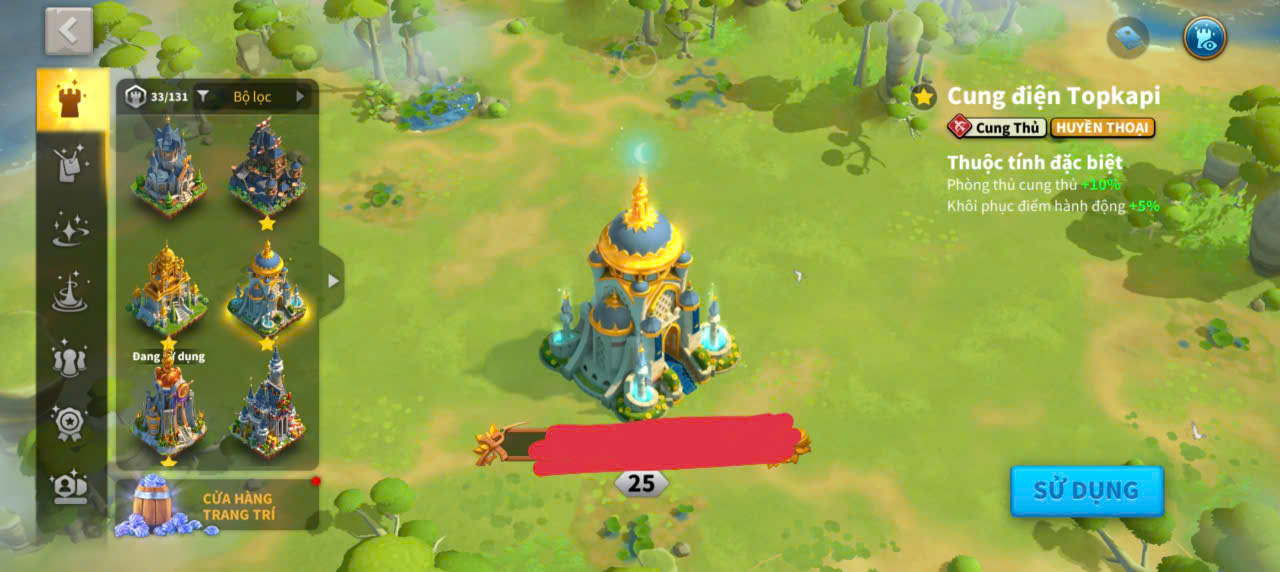Viewport: 1280px width, 572px height.
Task: Open the fountain splash effects tab
Action: [70, 292]
